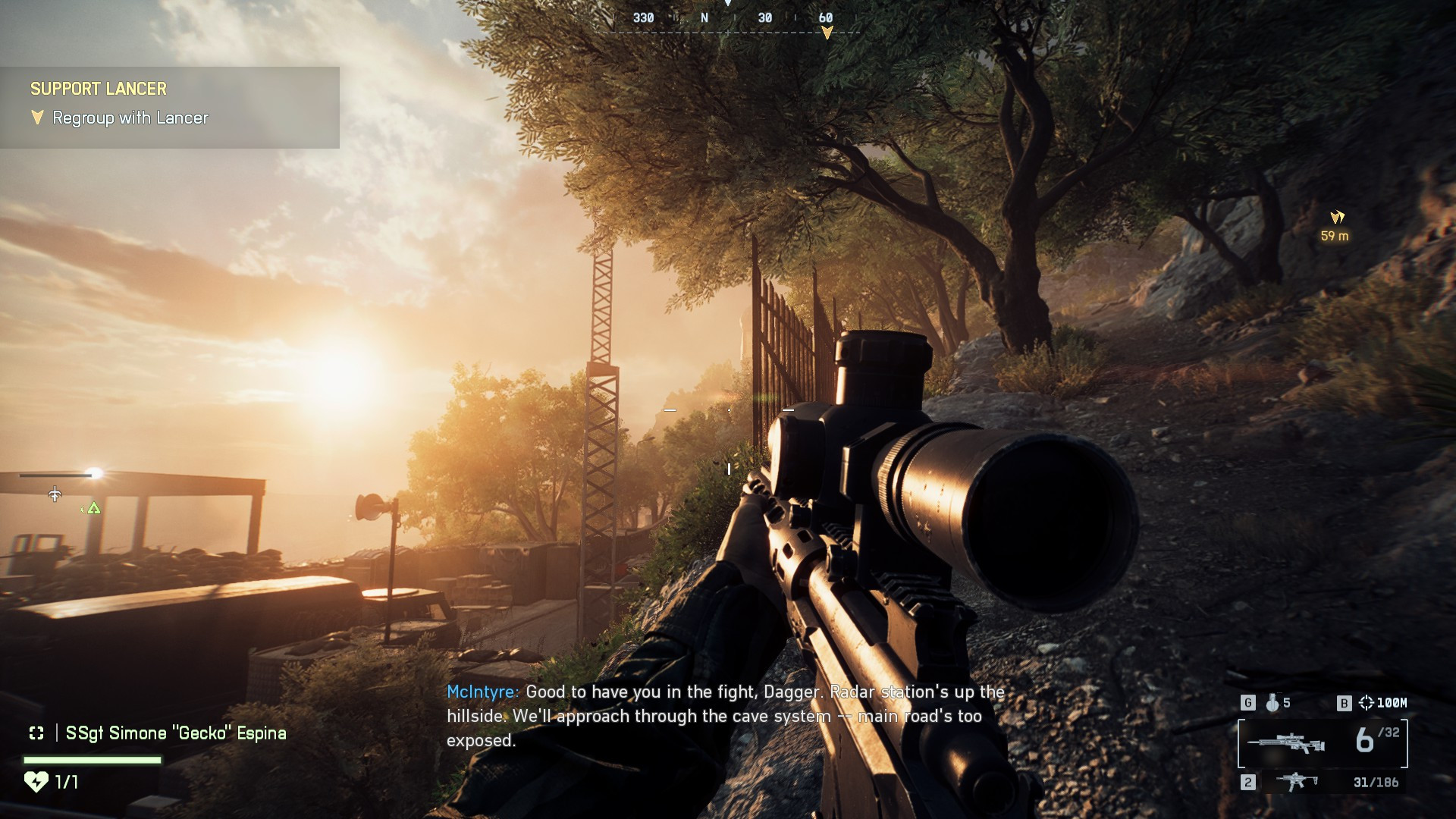
Task: Toggle the crosshair spotting marker above the trucks
Action: pyautogui.click(x=54, y=495)
